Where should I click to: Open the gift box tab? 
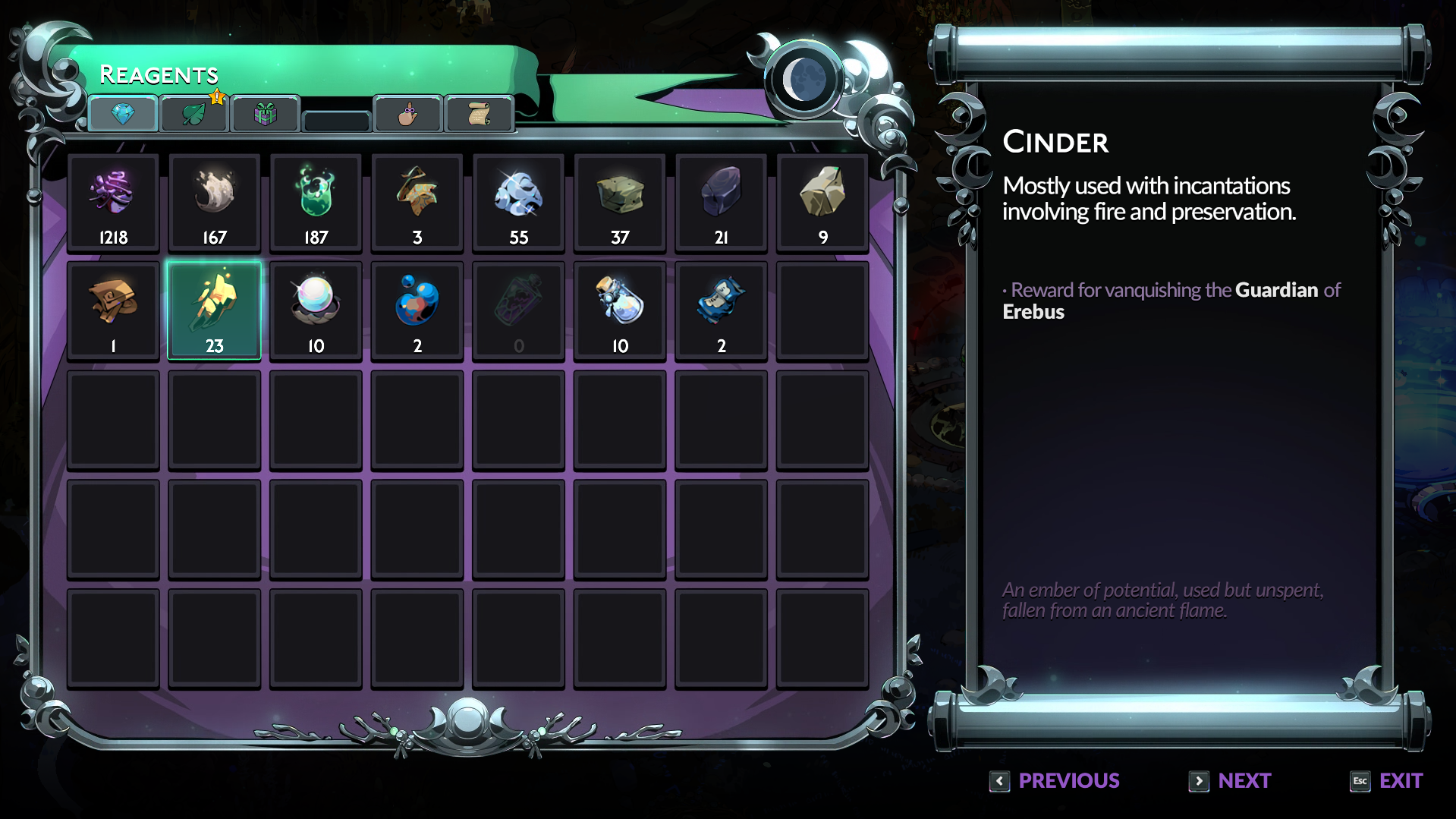click(265, 115)
